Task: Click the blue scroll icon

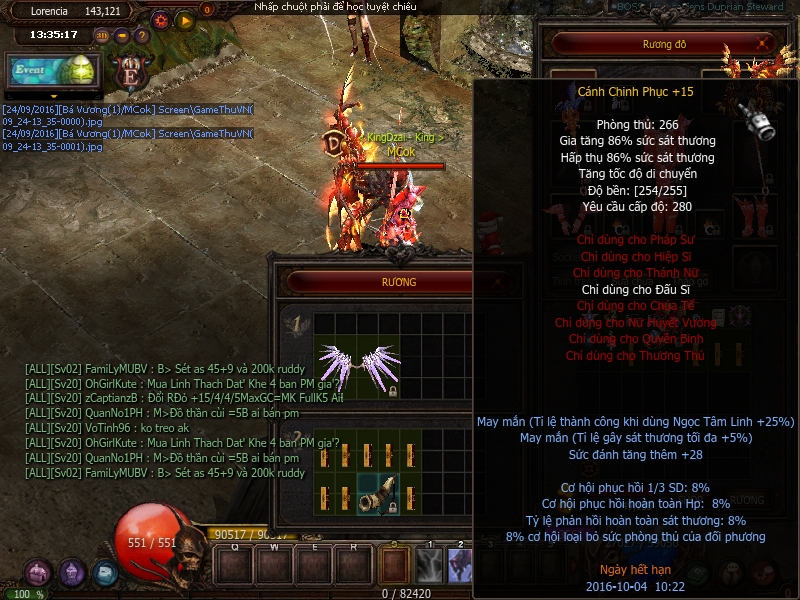Action: [x=104, y=573]
